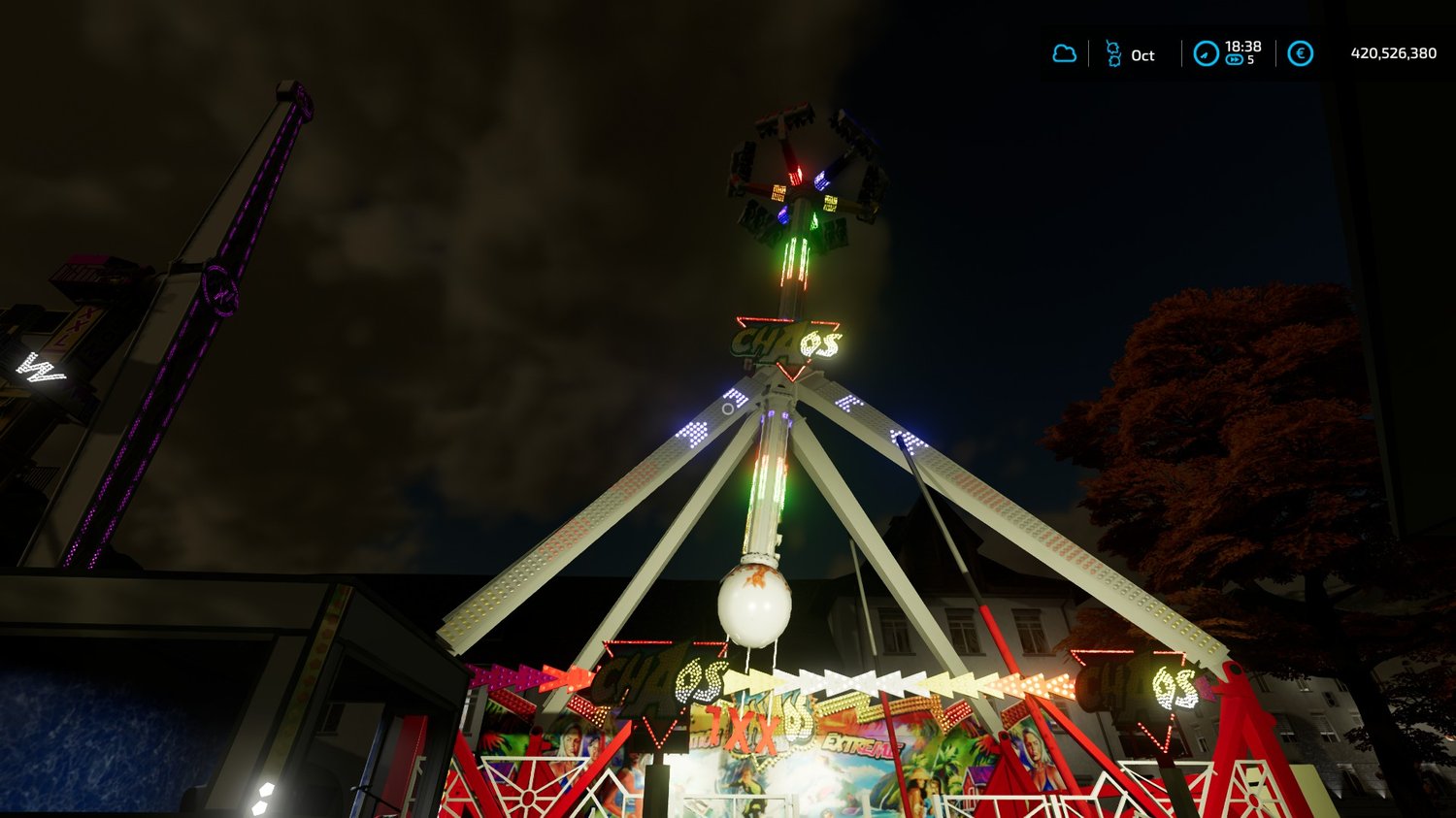The height and width of the screenshot is (818, 1456).
Task: Click the clock icon in the HUD
Action: [x=1206, y=53]
